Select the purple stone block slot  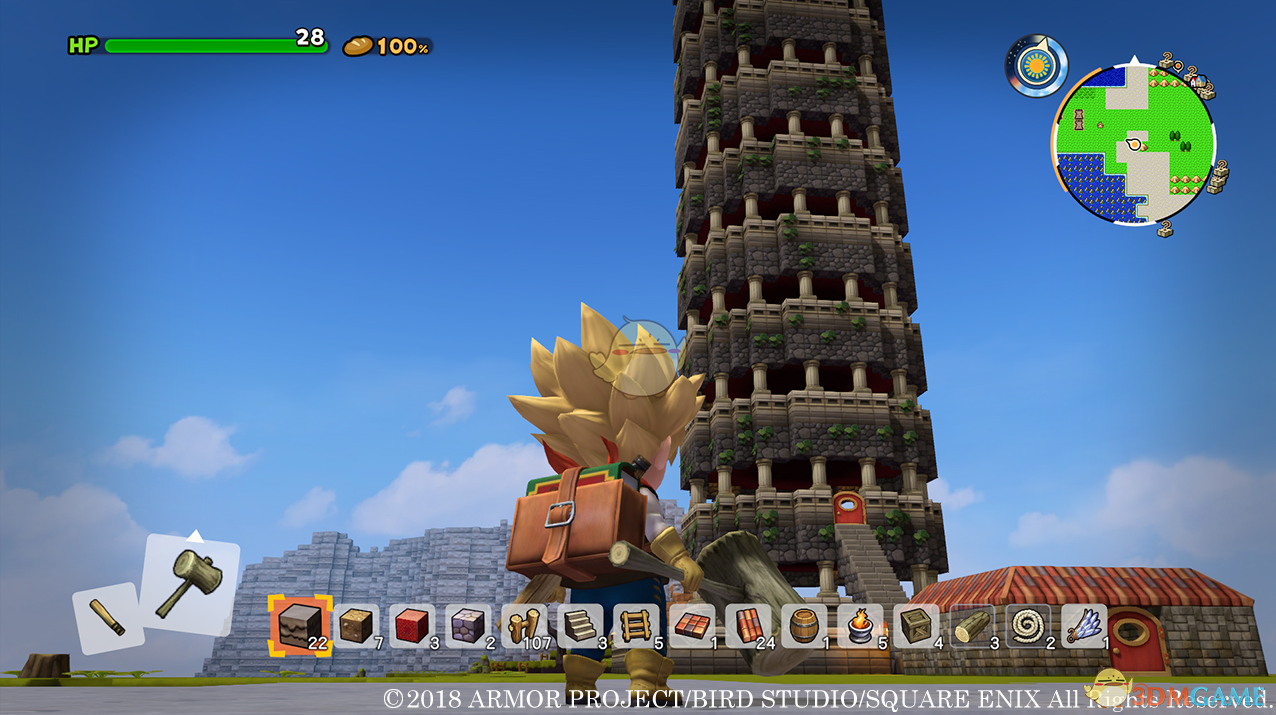[x=469, y=626]
